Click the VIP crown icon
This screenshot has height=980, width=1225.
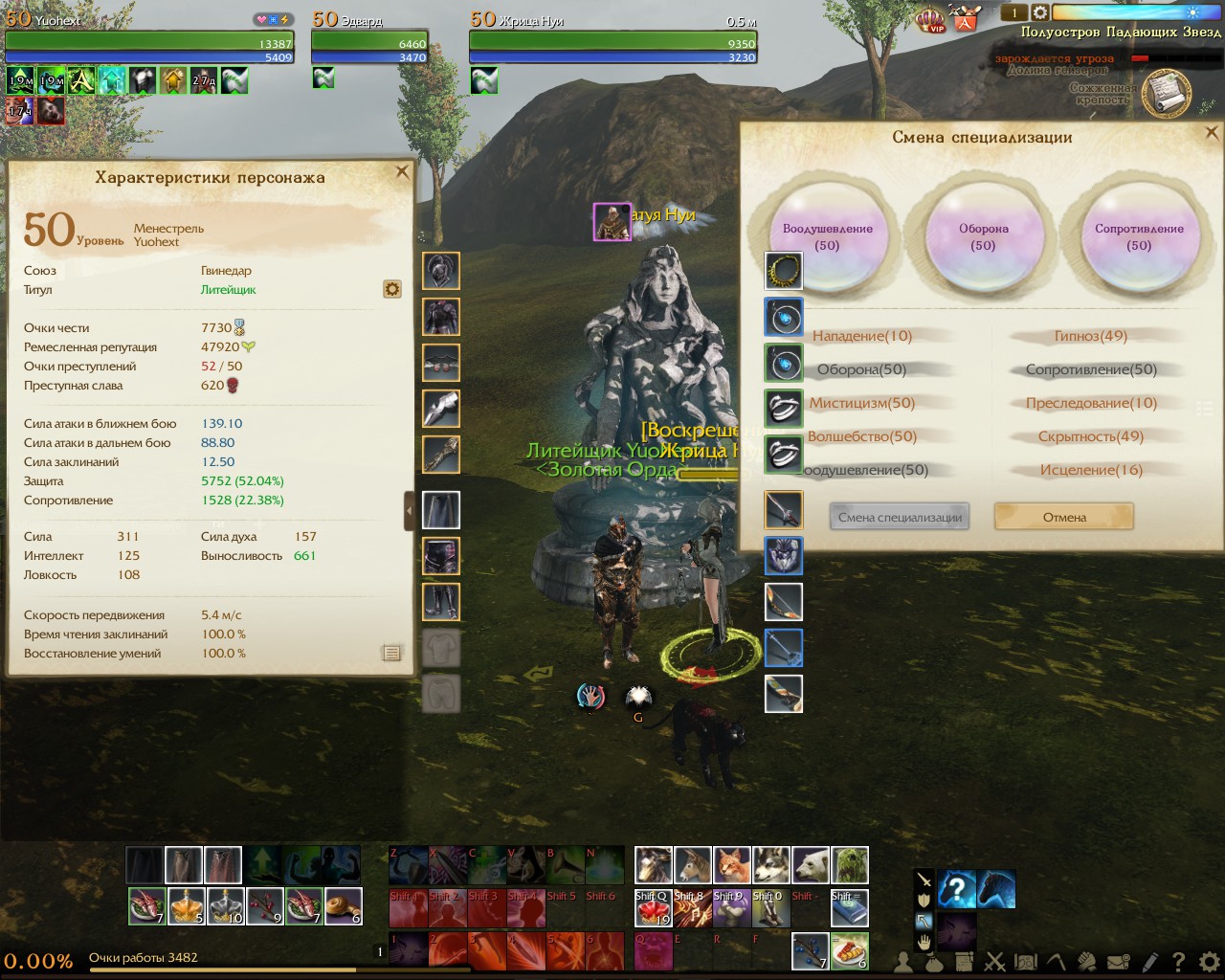pyautogui.click(x=930, y=18)
